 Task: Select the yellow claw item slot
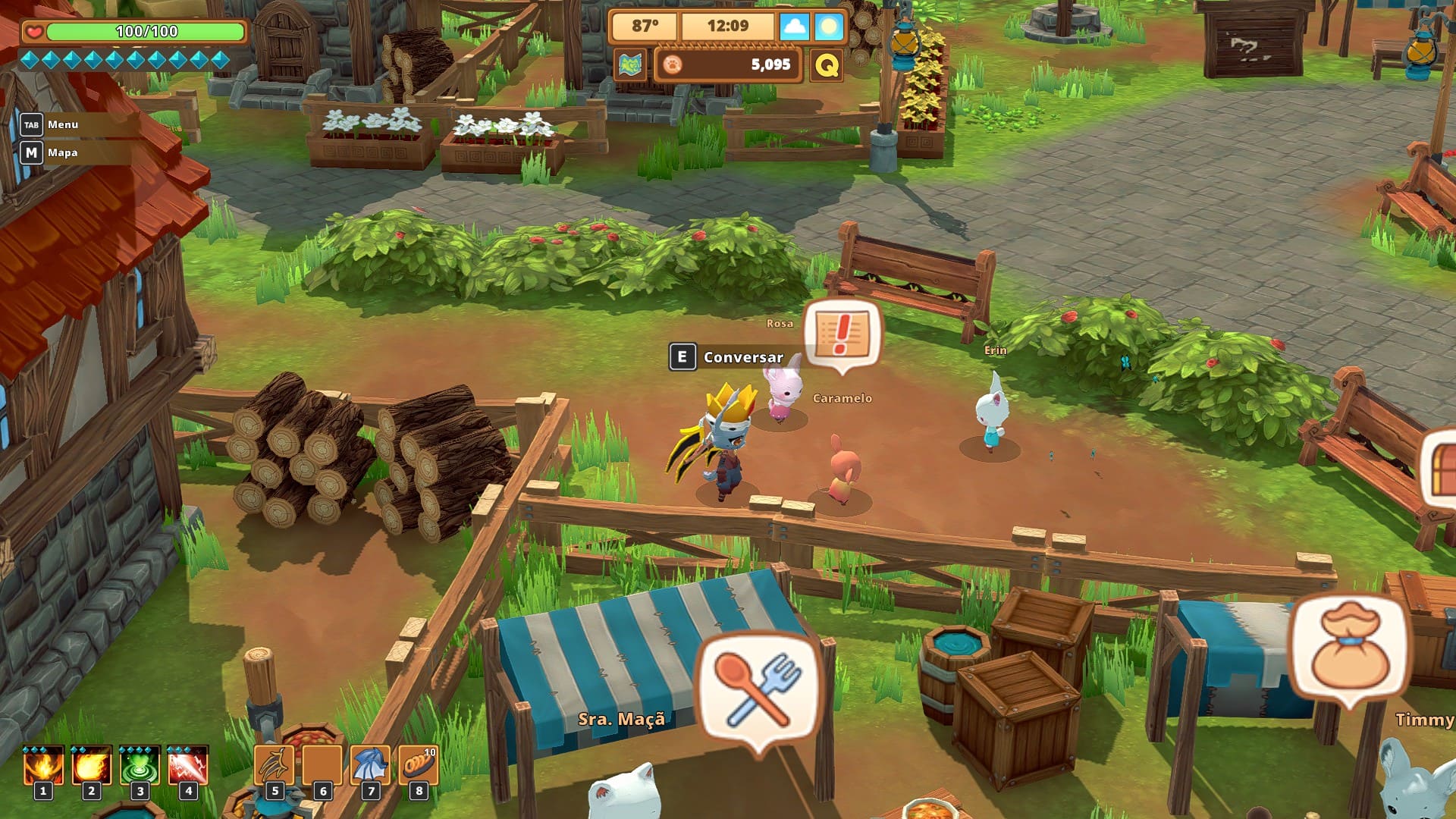[274, 766]
